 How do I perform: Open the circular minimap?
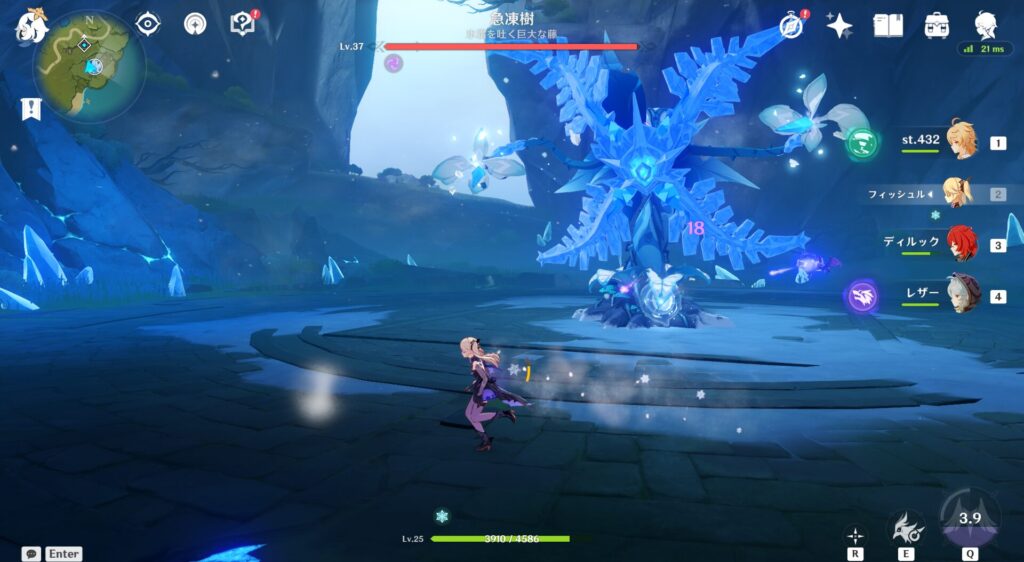point(90,66)
